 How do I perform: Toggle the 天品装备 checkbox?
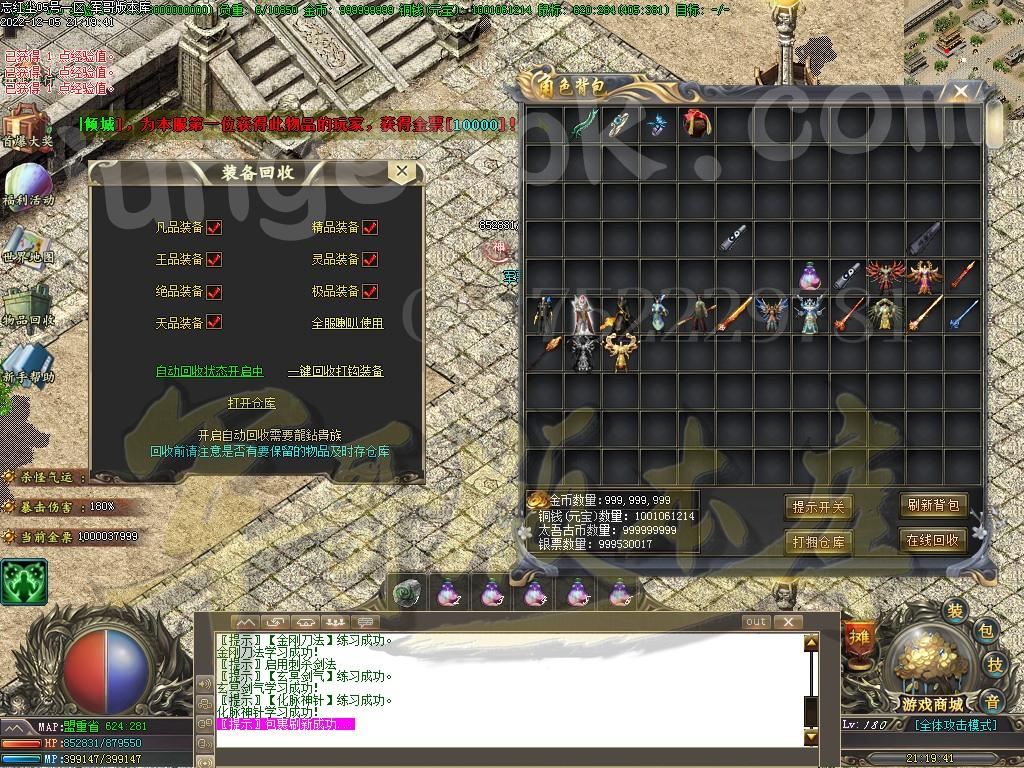(x=214, y=323)
